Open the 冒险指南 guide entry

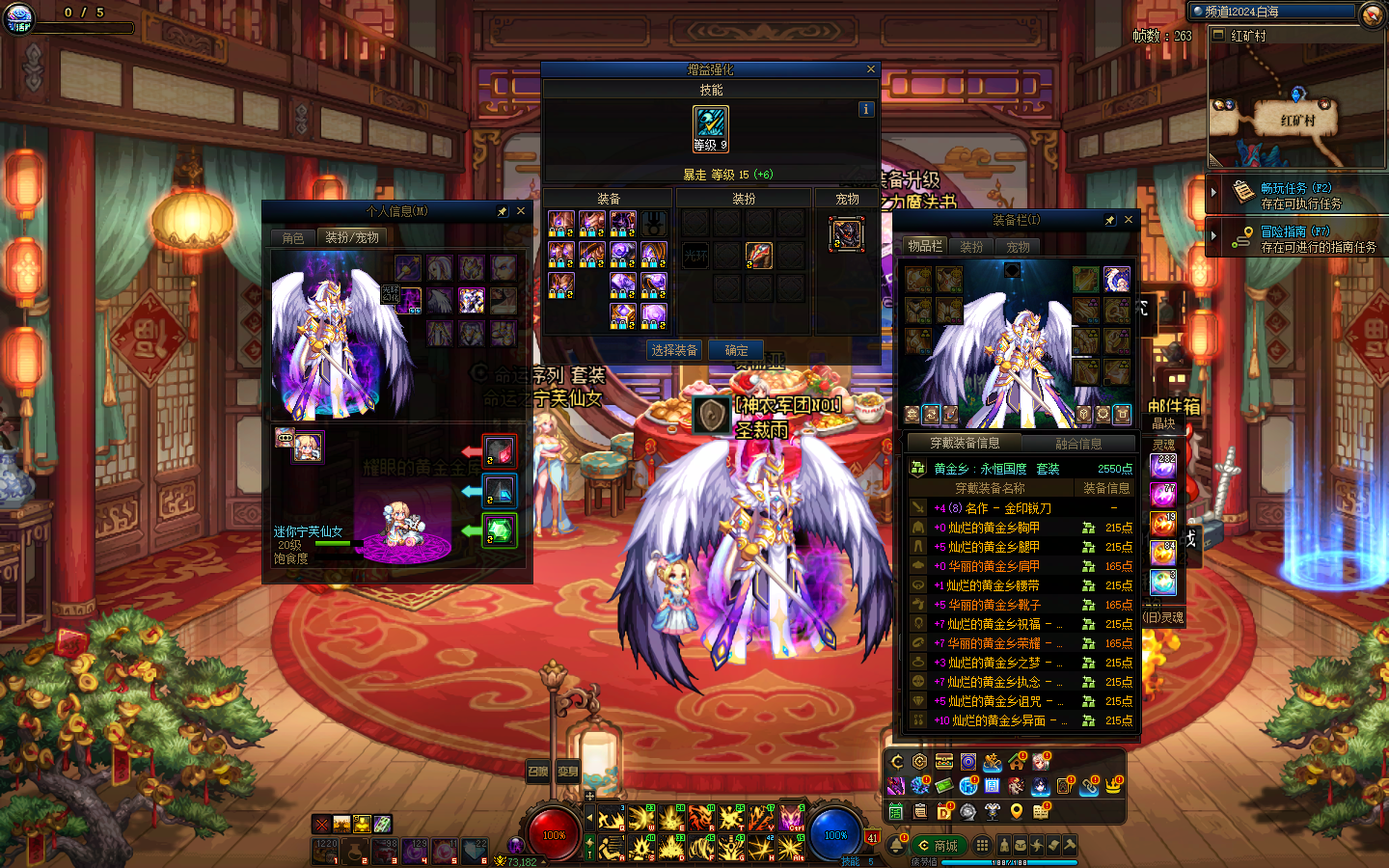coord(1295,238)
